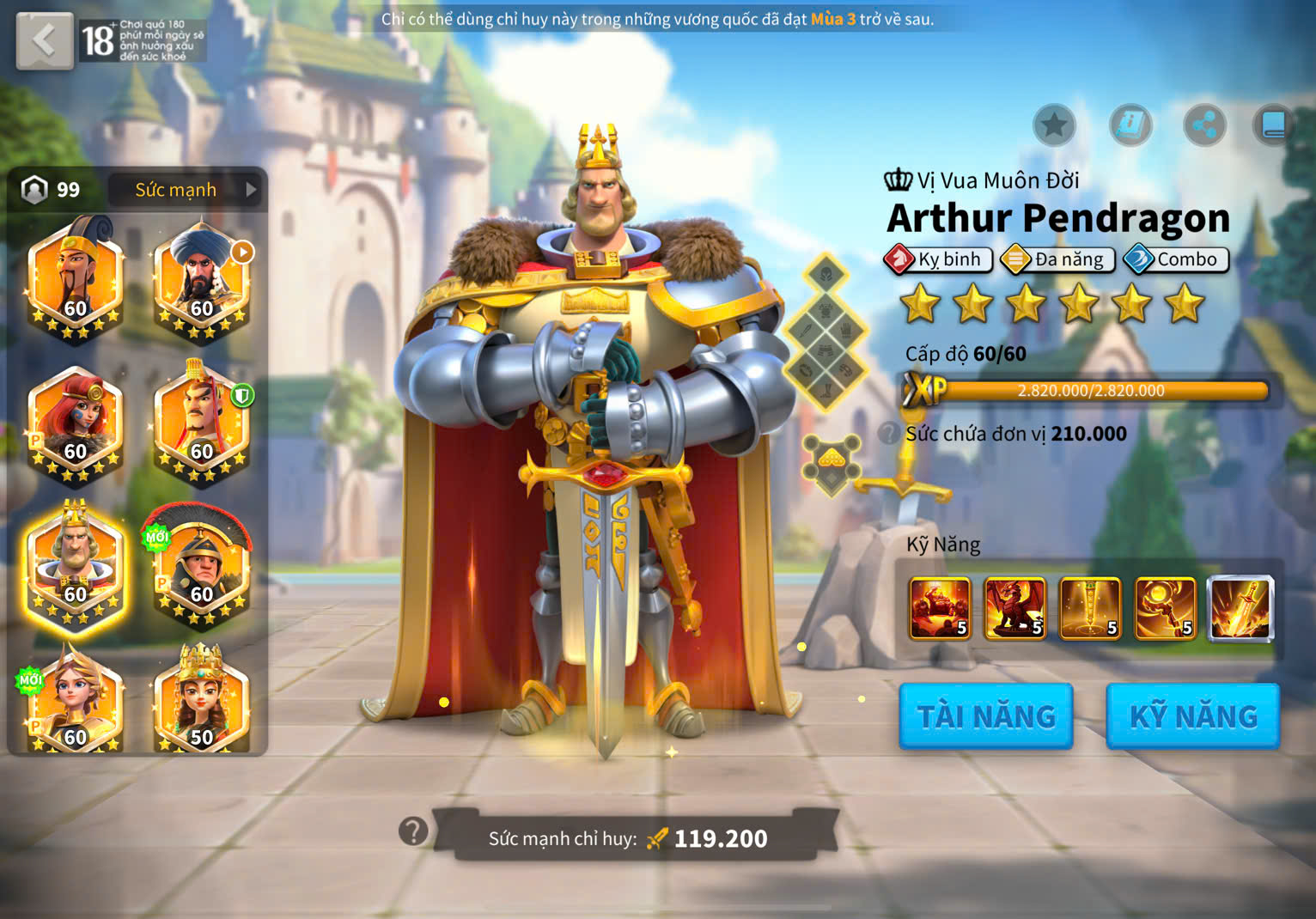Open the shield-shaped formation icon
1316x919 pixels.
pyautogui.click(x=831, y=465)
